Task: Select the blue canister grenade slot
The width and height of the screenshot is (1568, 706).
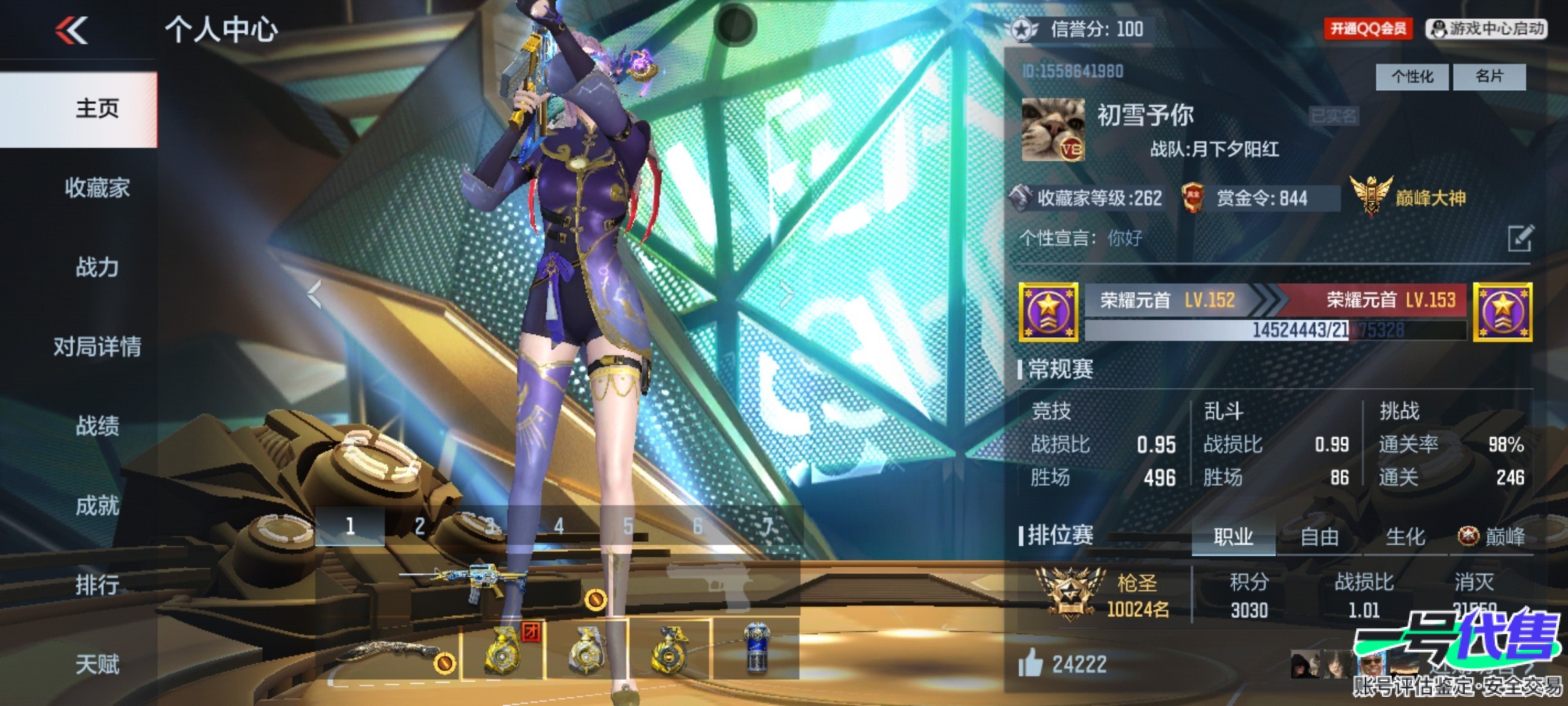Action: pos(757,648)
